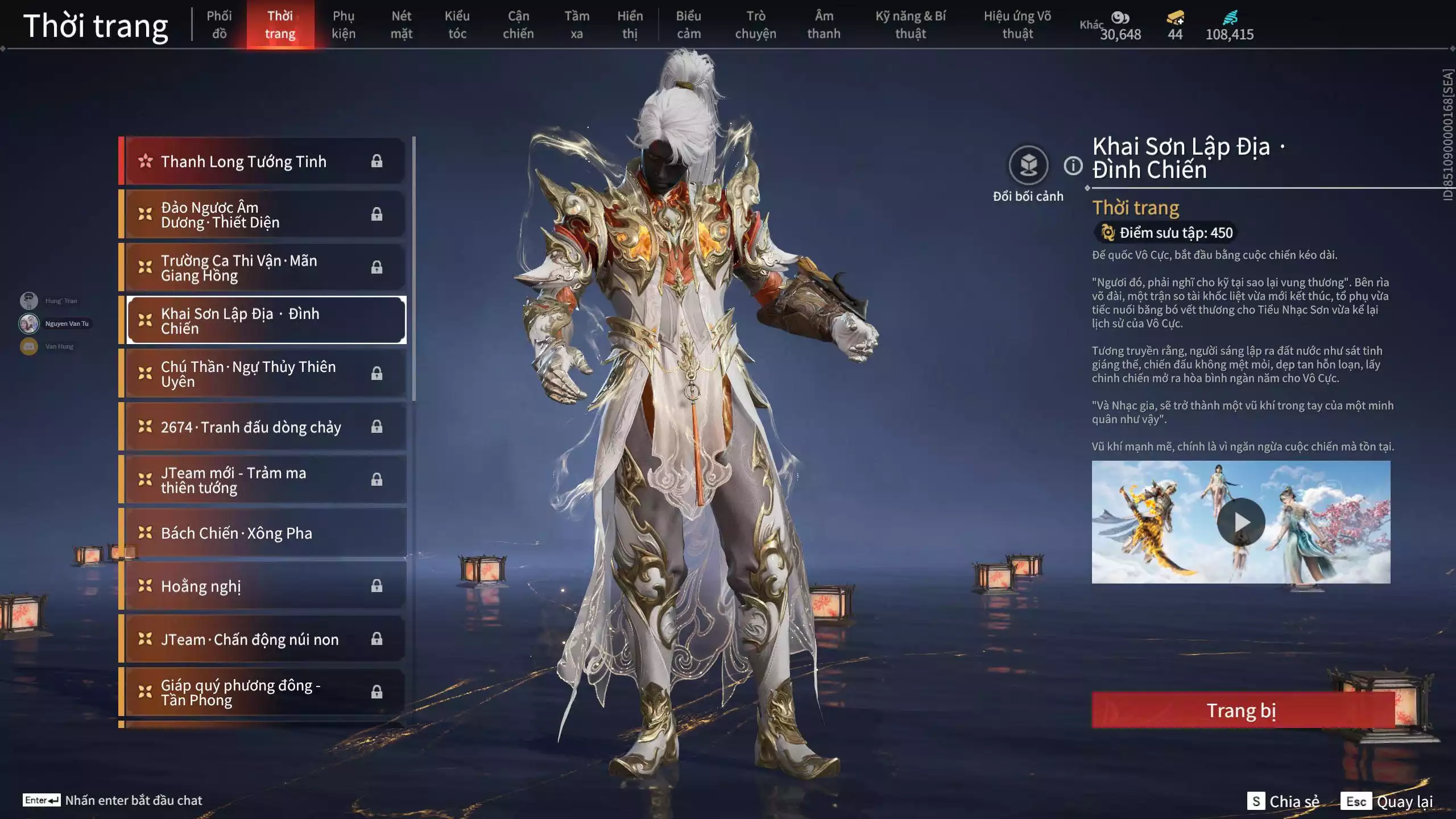Viewport: 1456px width, 819px height.
Task: Go to Kỹ năng & Bí thuật tab
Action: [x=910, y=24]
